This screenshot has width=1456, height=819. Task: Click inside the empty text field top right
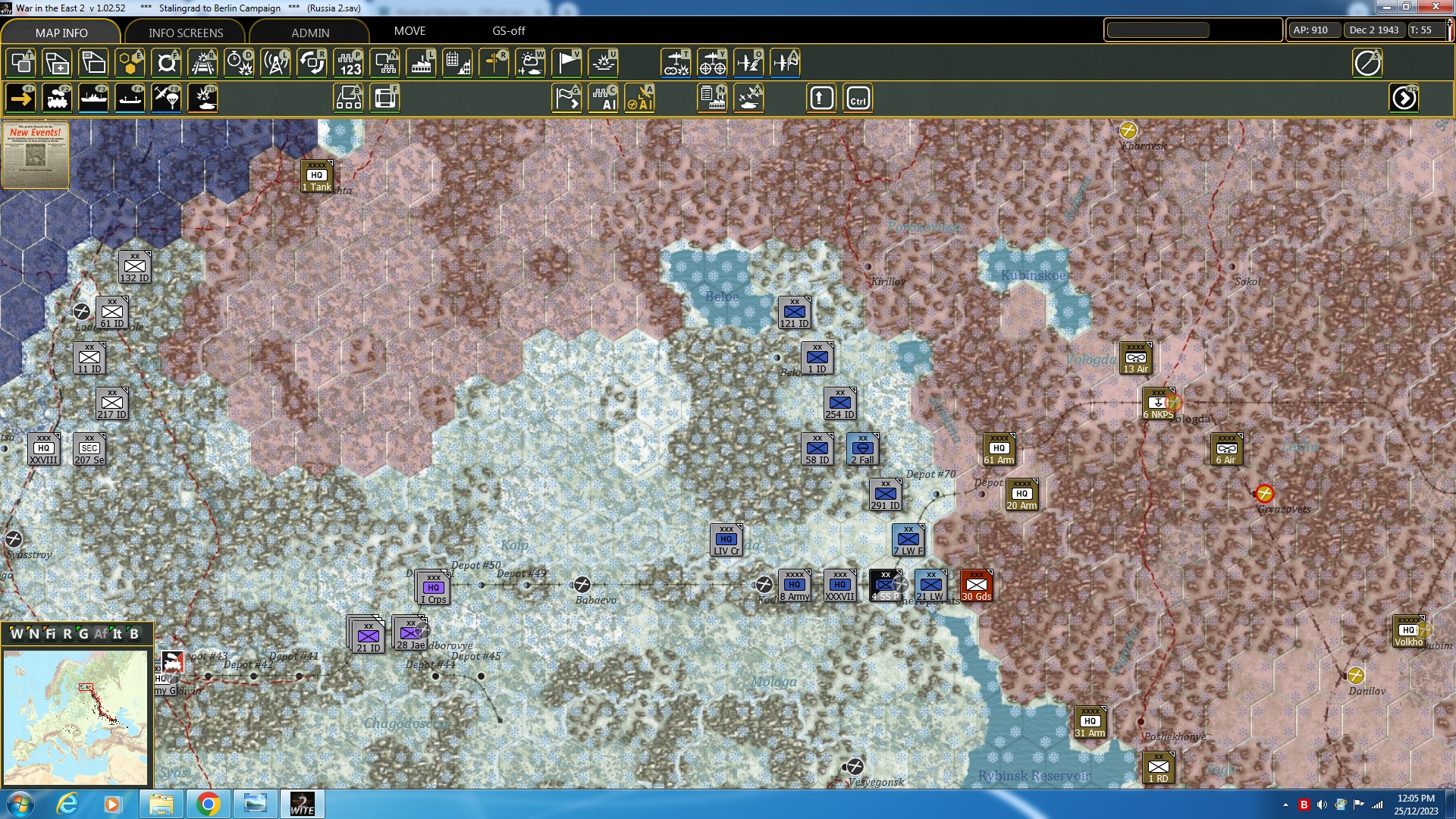[x=1157, y=30]
